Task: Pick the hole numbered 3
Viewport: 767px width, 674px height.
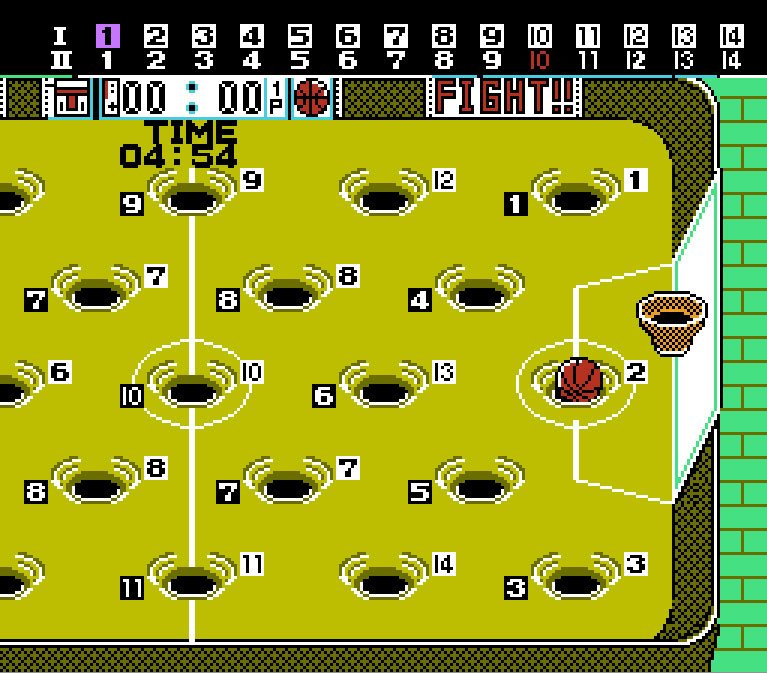Action: [x=575, y=580]
